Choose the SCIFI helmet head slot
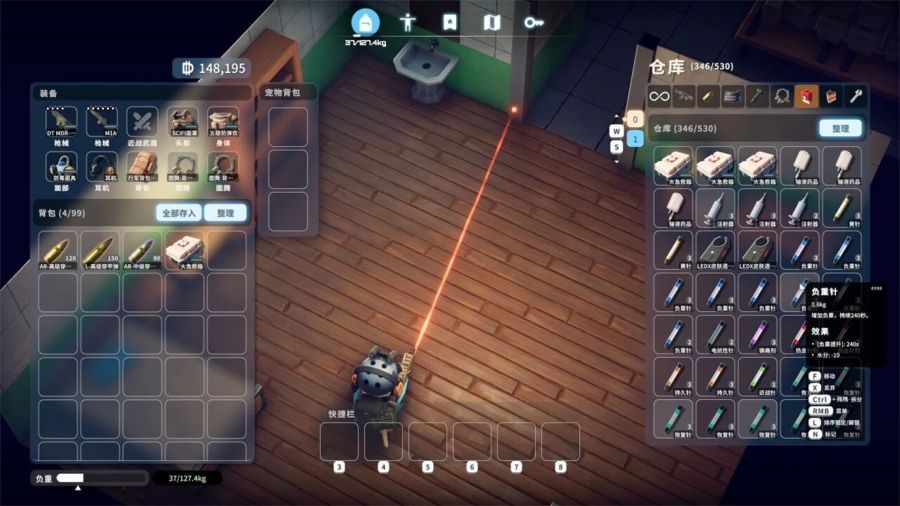Viewport: 900px width, 506px height. [x=182, y=124]
